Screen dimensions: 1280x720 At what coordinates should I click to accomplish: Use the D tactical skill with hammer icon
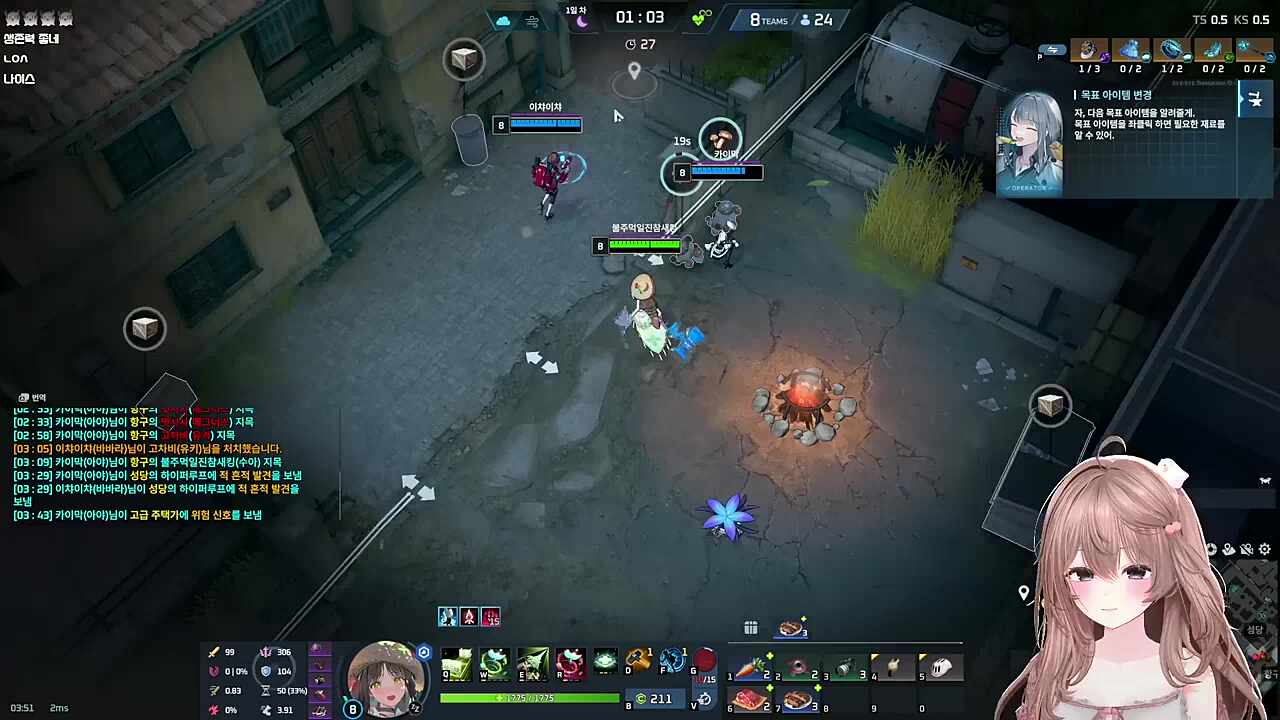[x=638, y=661]
